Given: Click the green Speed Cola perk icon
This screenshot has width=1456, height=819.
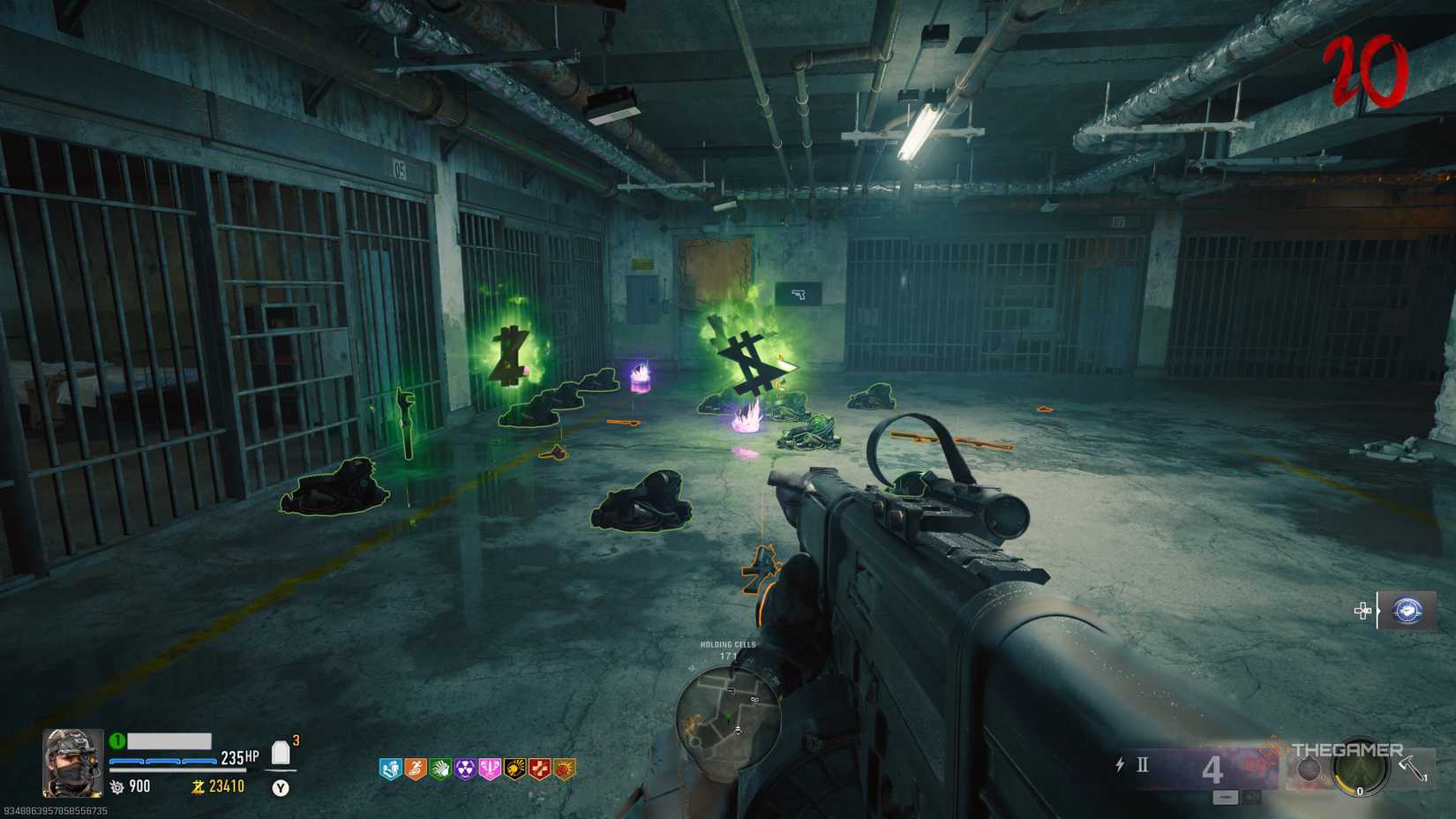Looking at the screenshot, I should [439, 767].
